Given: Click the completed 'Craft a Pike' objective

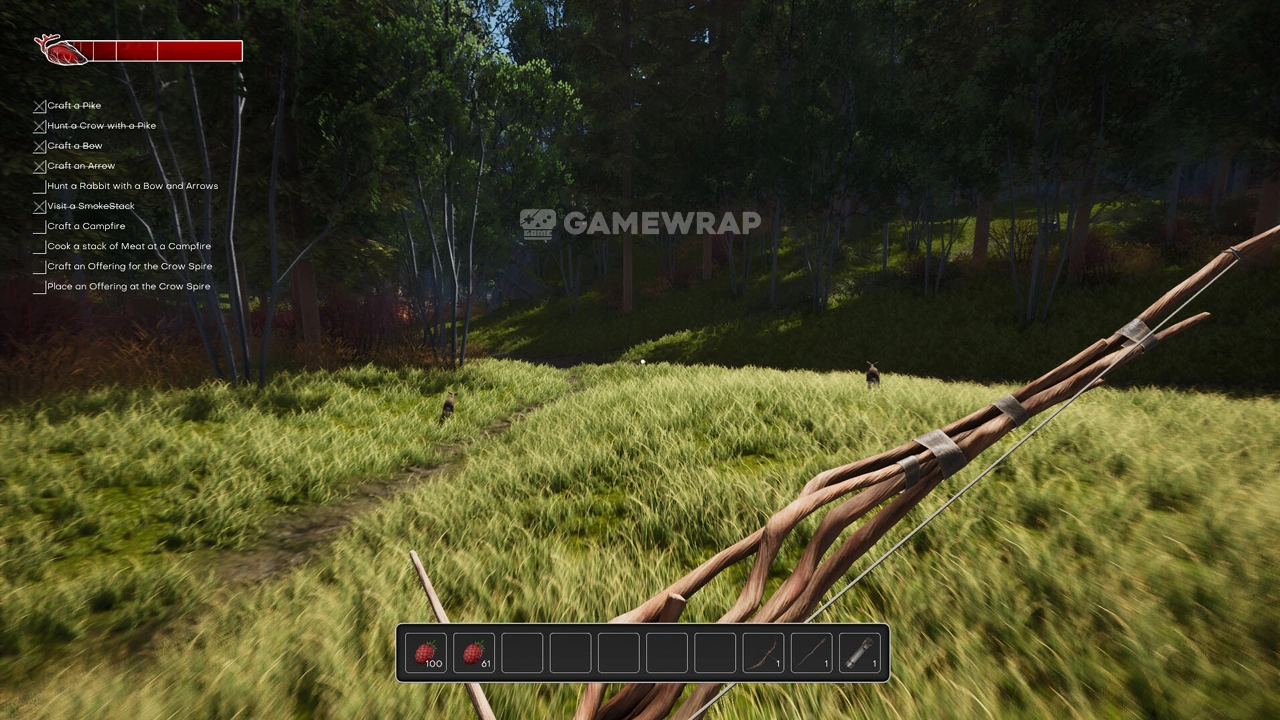Looking at the screenshot, I should tap(74, 105).
